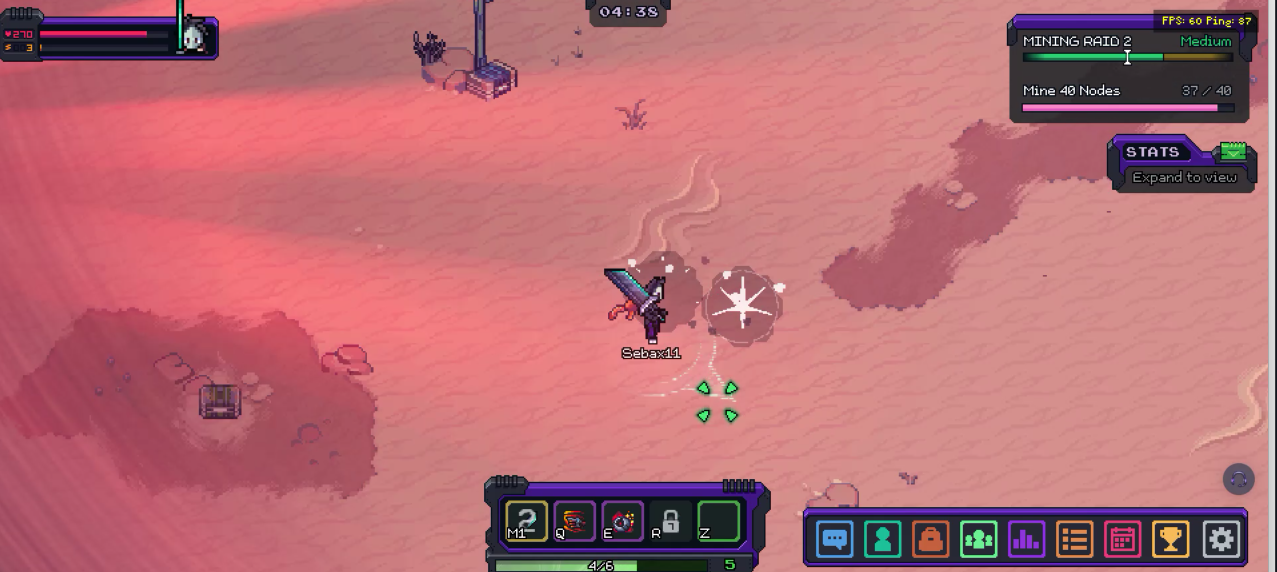
Task: Select the empty Z slot
Action: coord(718,521)
